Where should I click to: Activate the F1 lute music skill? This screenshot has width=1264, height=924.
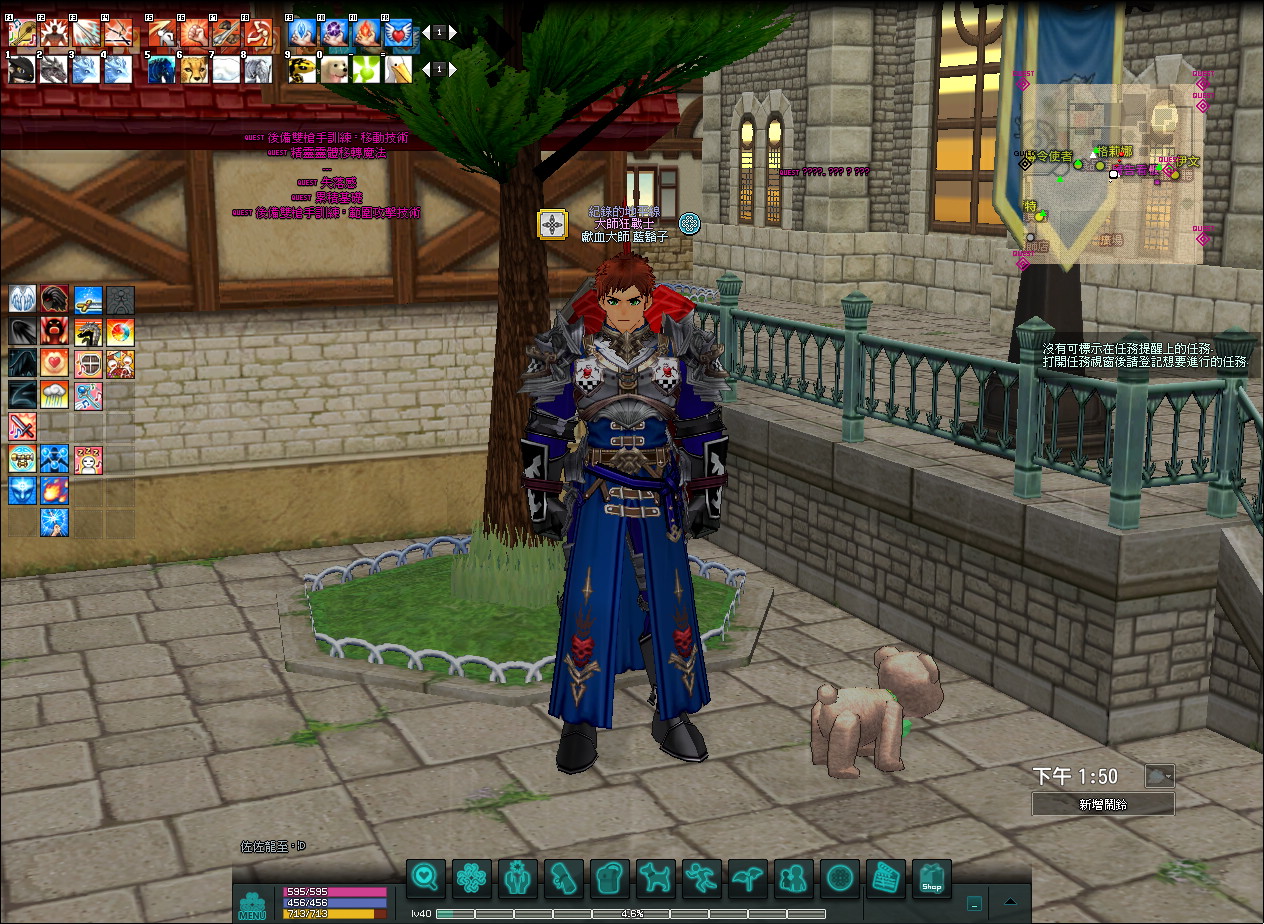point(22,32)
